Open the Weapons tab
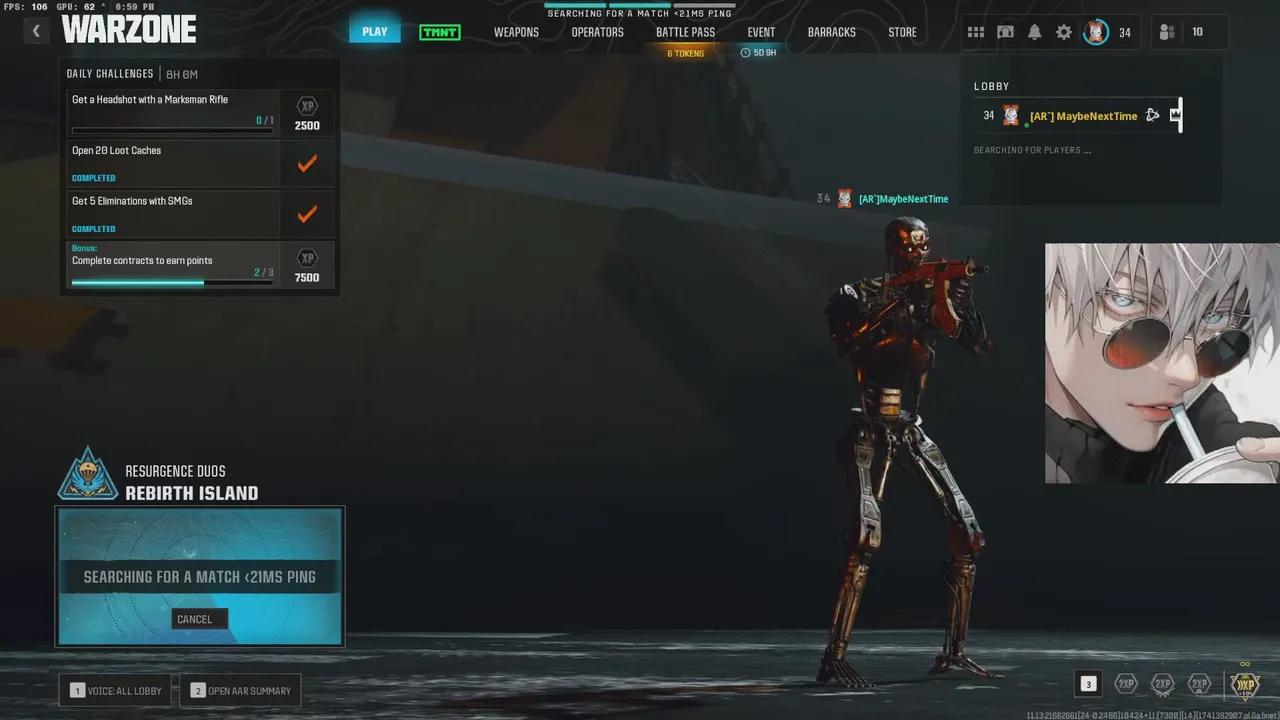The width and height of the screenshot is (1280, 720). click(x=516, y=32)
